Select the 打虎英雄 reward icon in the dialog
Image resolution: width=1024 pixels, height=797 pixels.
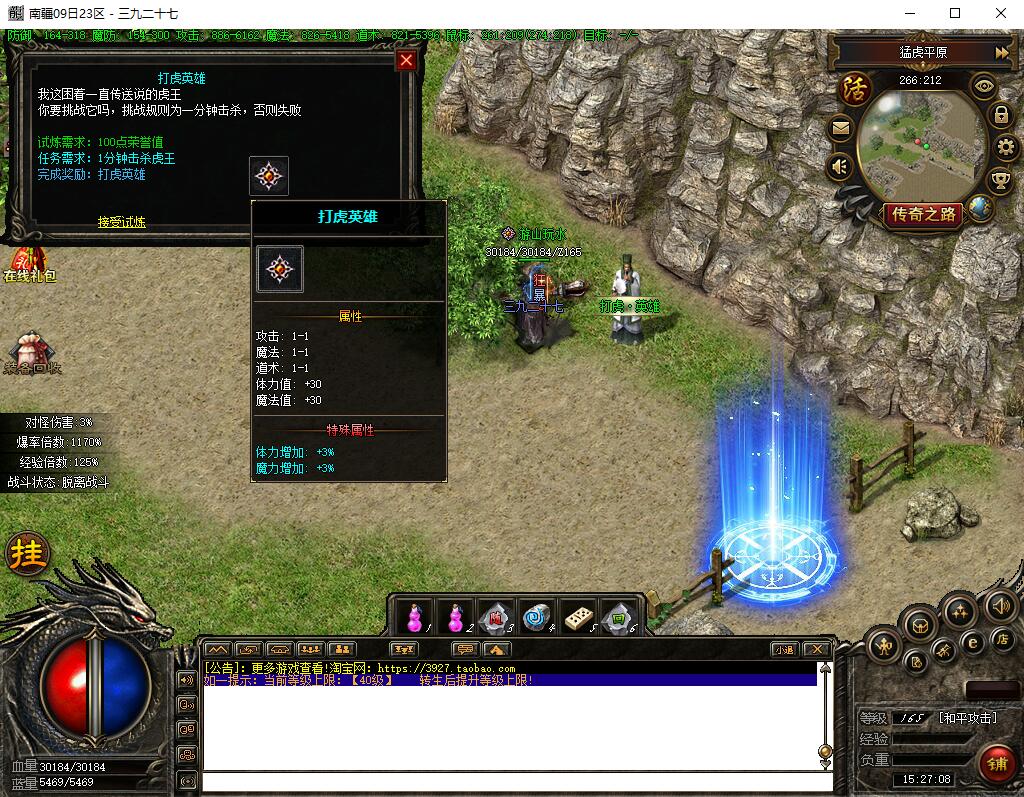pyautogui.click(x=269, y=176)
